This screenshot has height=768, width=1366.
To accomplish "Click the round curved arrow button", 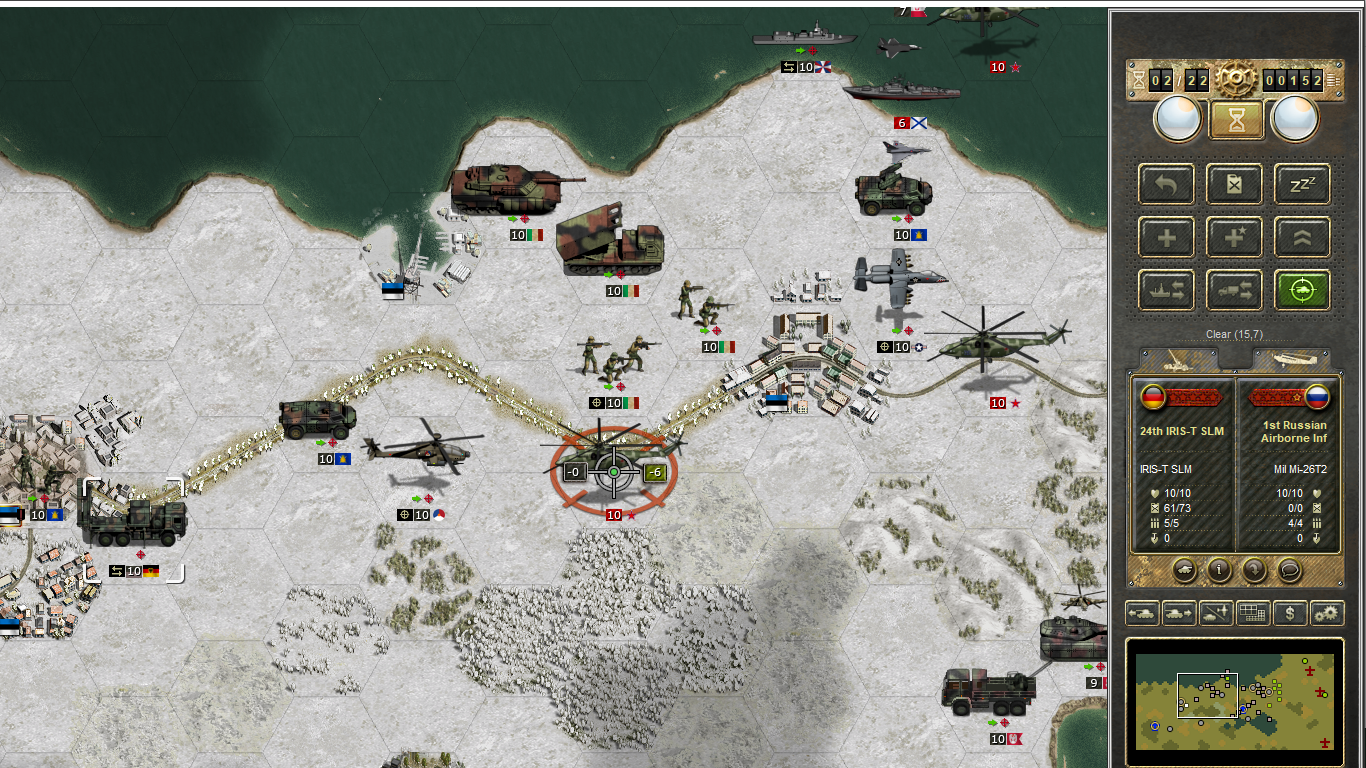I will click(1254, 570).
